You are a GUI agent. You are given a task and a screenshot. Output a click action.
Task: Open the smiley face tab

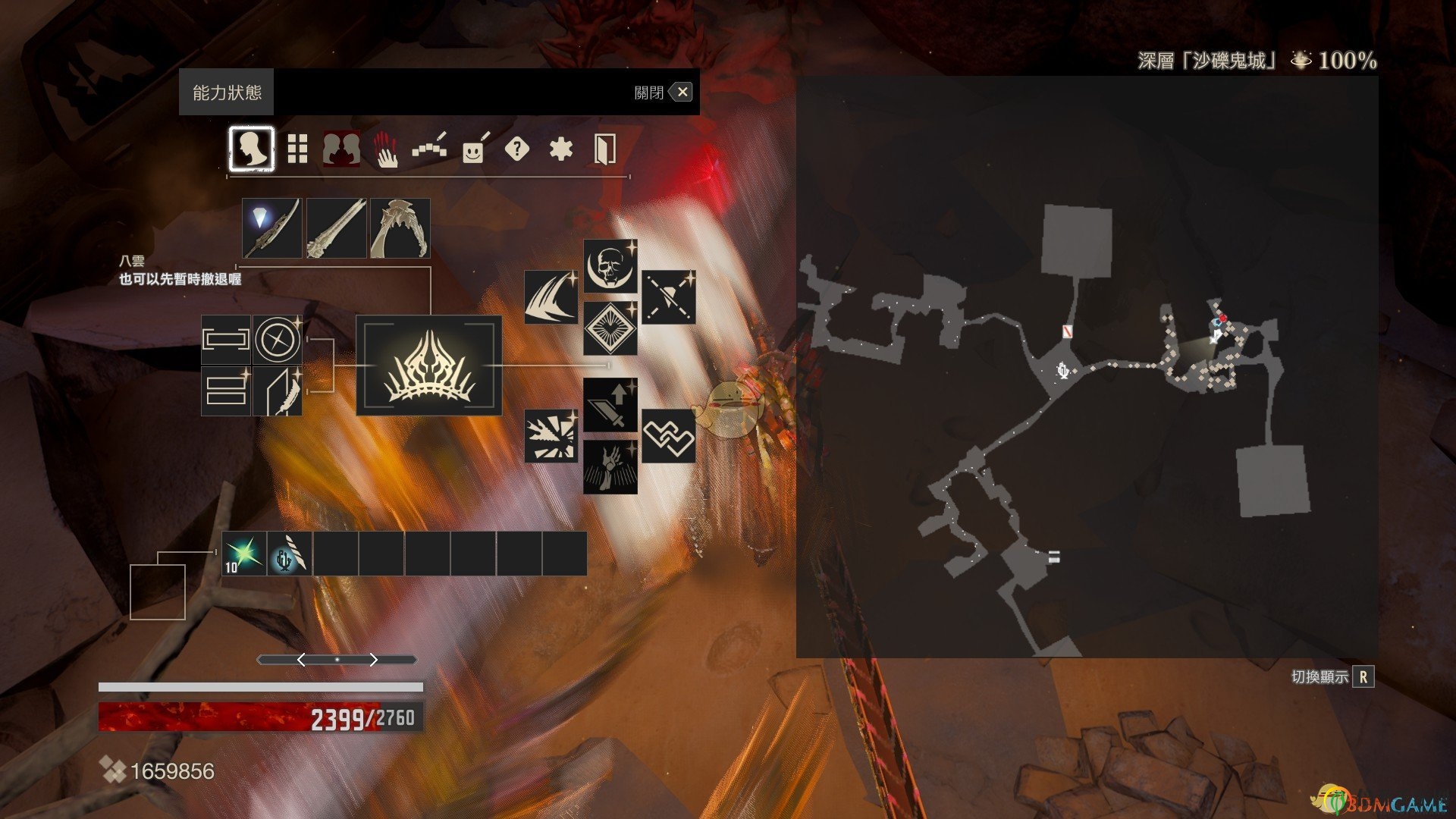pyautogui.click(x=474, y=149)
